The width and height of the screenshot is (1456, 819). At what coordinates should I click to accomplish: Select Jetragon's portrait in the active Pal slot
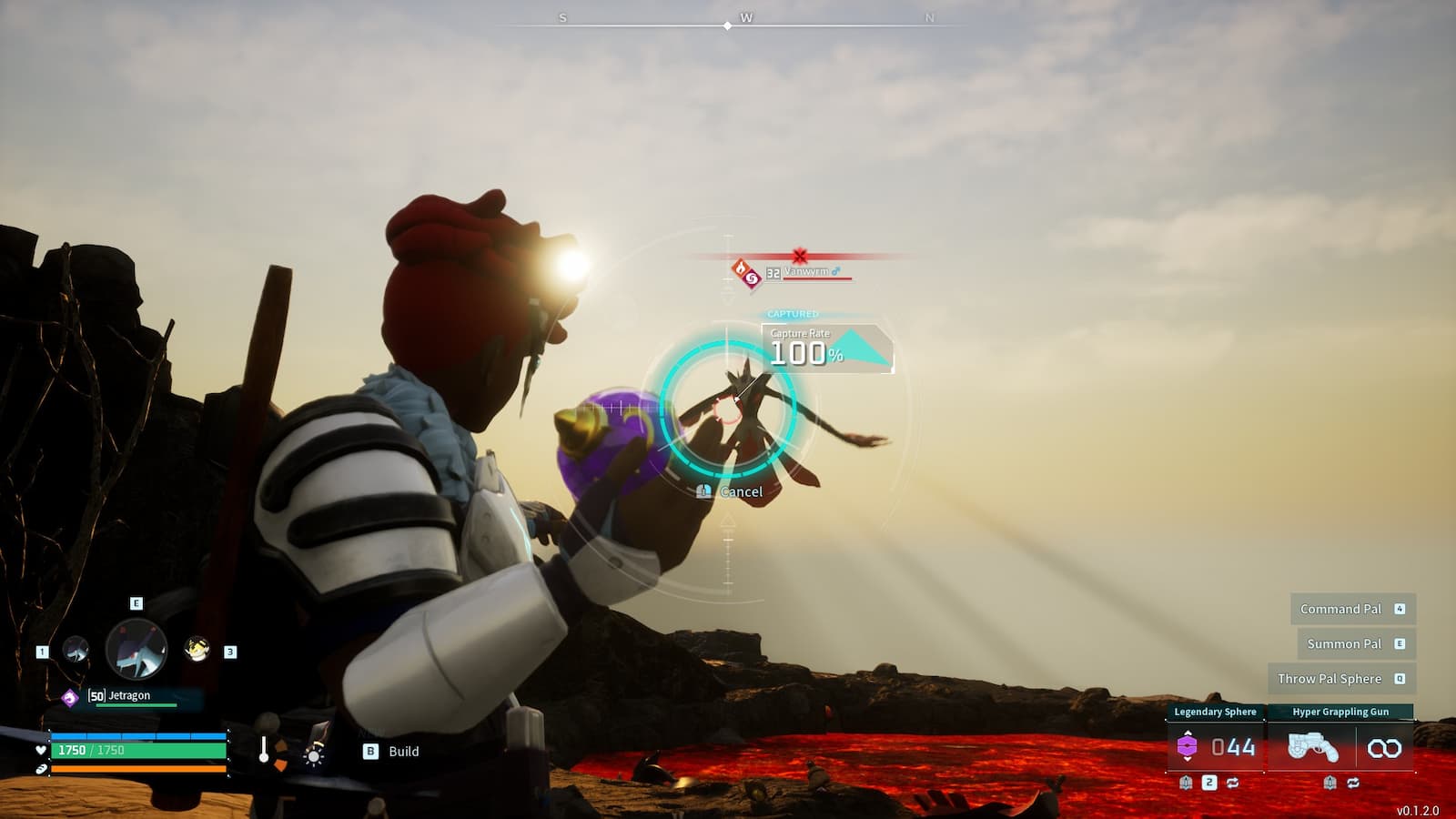pos(136,650)
